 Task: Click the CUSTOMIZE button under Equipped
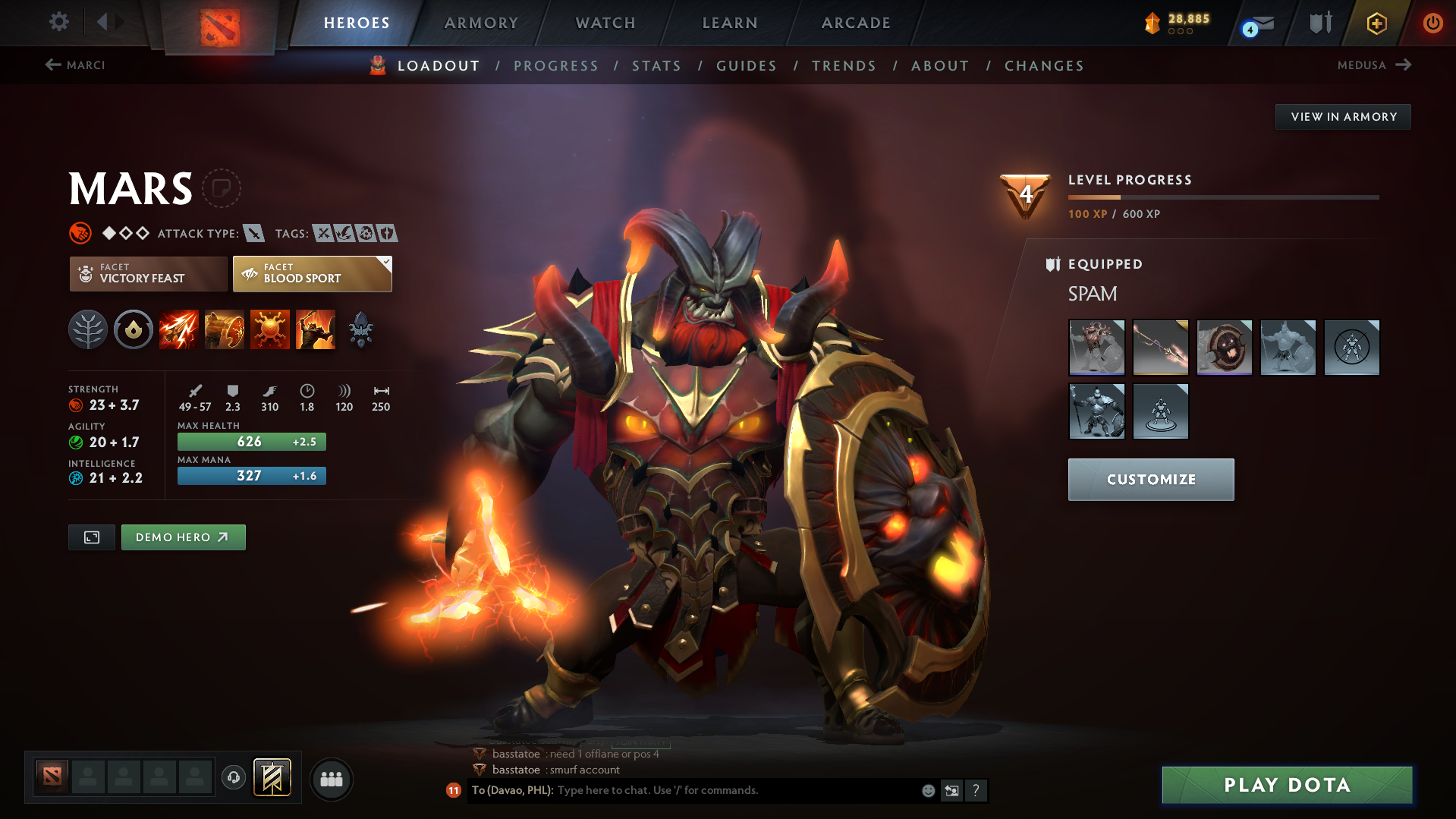click(x=1150, y=479)
